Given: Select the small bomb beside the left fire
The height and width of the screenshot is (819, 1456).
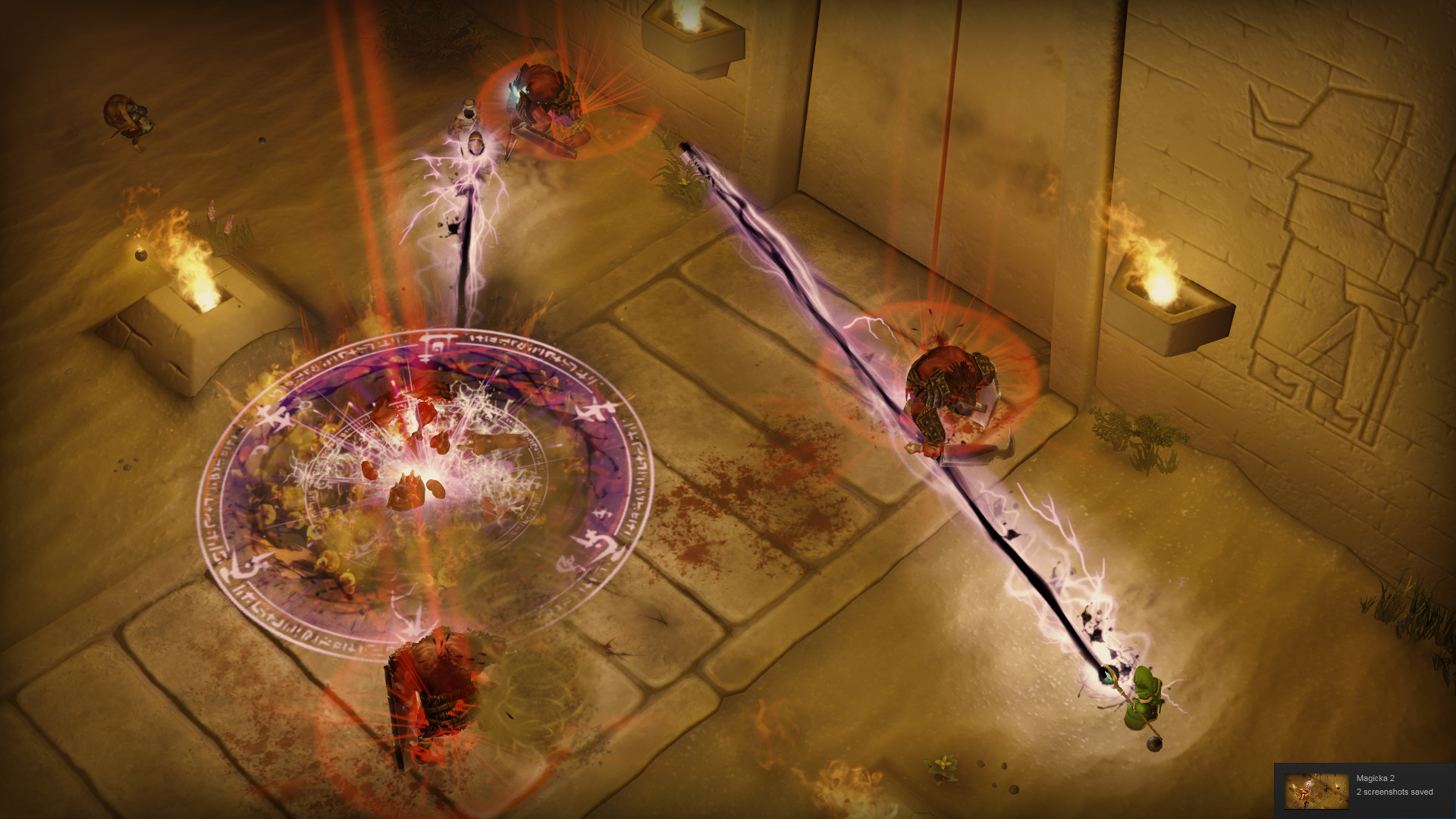Looking at the screenshot, I should (142, 256).
